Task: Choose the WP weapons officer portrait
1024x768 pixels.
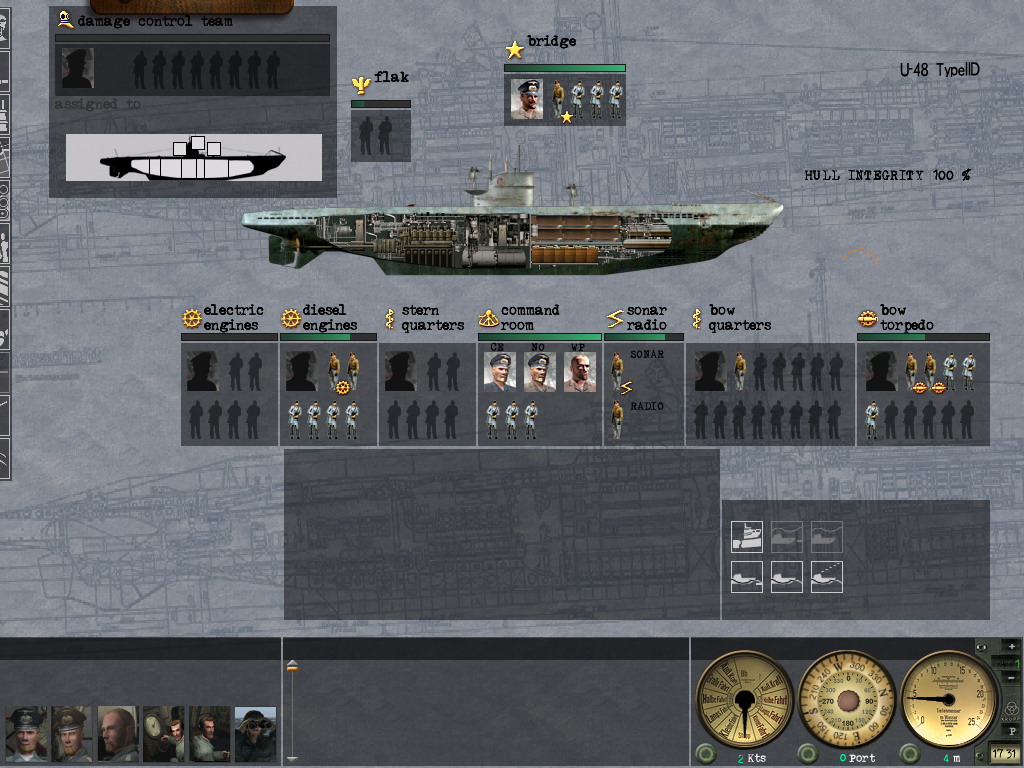Action: (x=580, y=372)
